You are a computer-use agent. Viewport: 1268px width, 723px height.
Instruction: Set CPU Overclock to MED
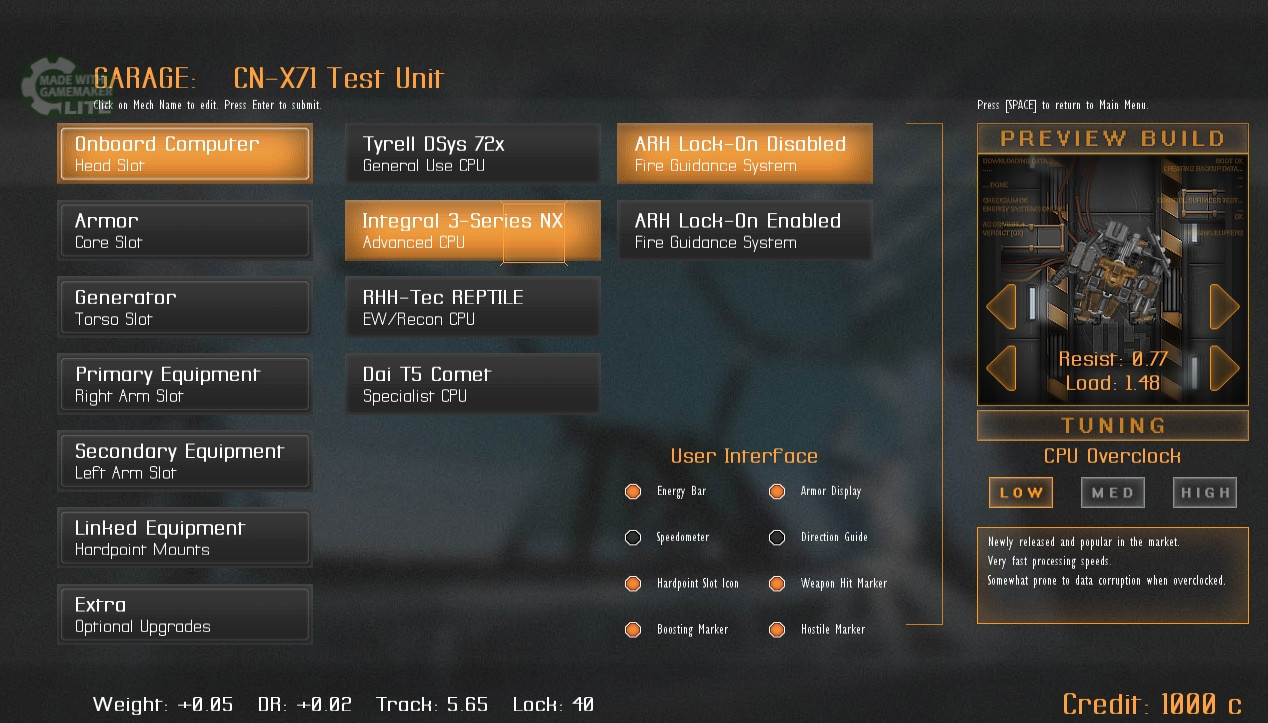pyautogui.click(x=1113, y=492)
